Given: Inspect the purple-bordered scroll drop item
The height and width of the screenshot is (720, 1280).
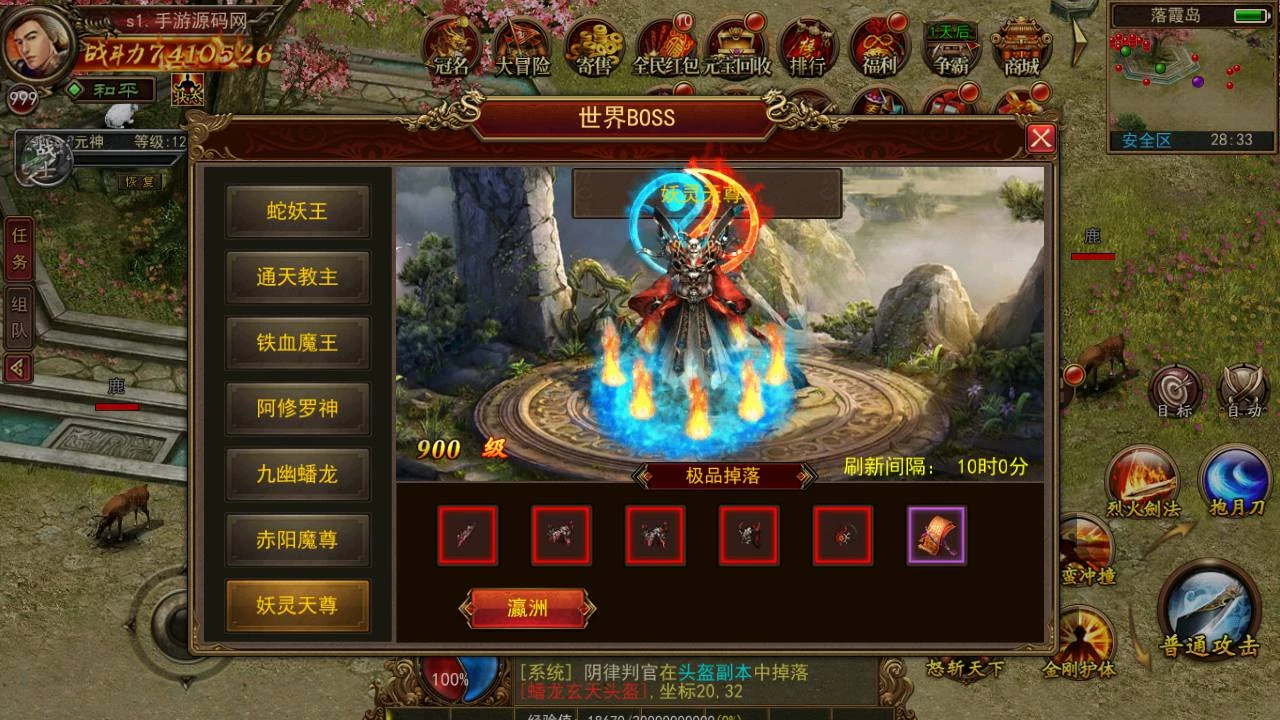Looking at the screenshot, I should [x=936, y=536].
